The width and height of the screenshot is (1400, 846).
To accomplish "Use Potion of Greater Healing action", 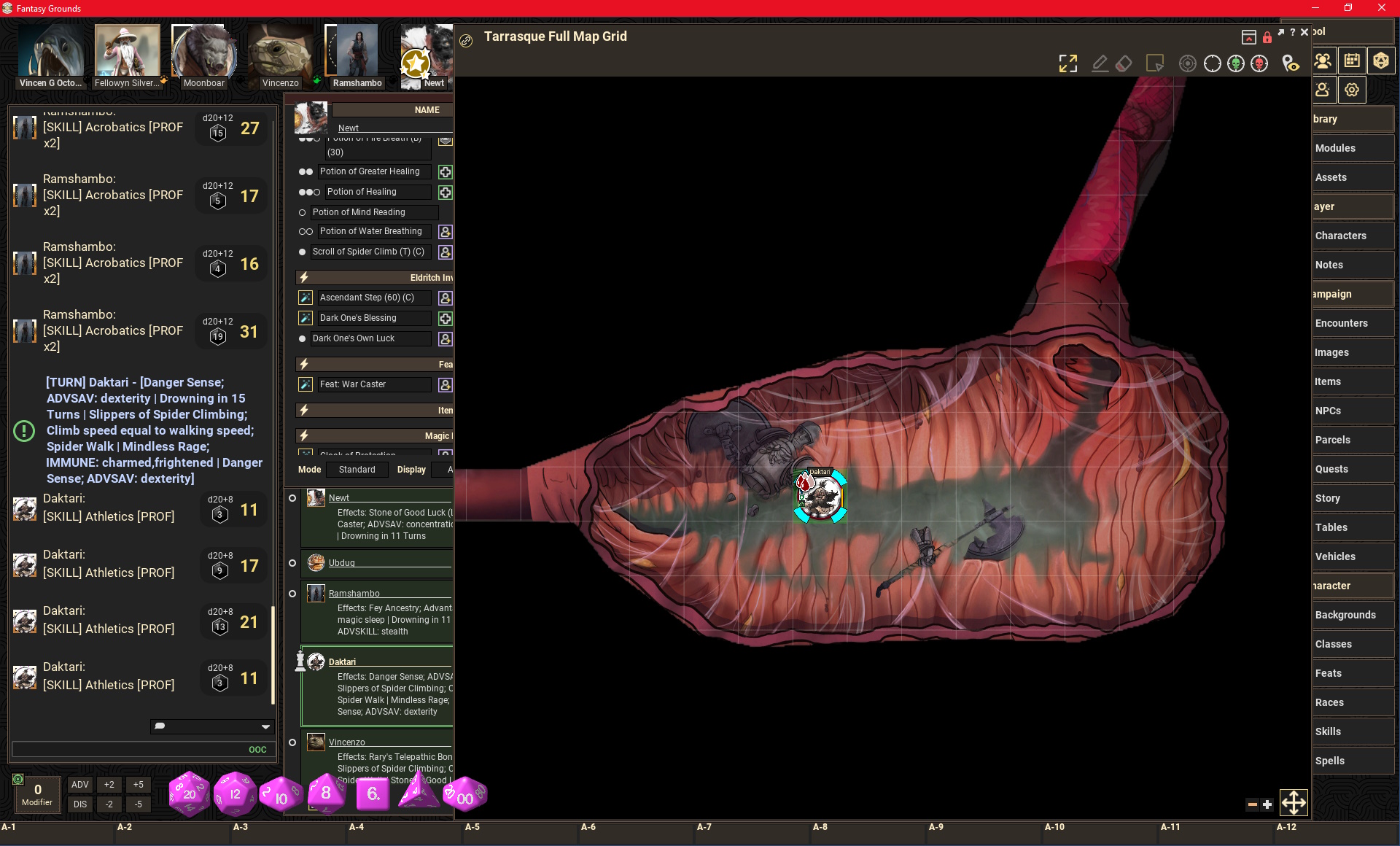I will tap(445, 172).
